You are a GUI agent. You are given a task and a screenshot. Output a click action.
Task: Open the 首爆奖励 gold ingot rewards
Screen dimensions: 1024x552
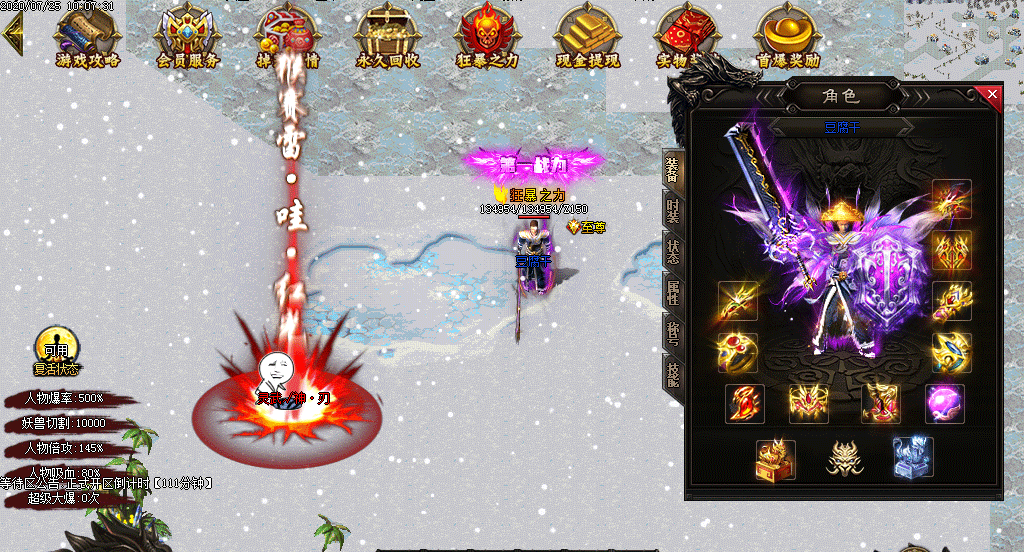coord(788,38)
